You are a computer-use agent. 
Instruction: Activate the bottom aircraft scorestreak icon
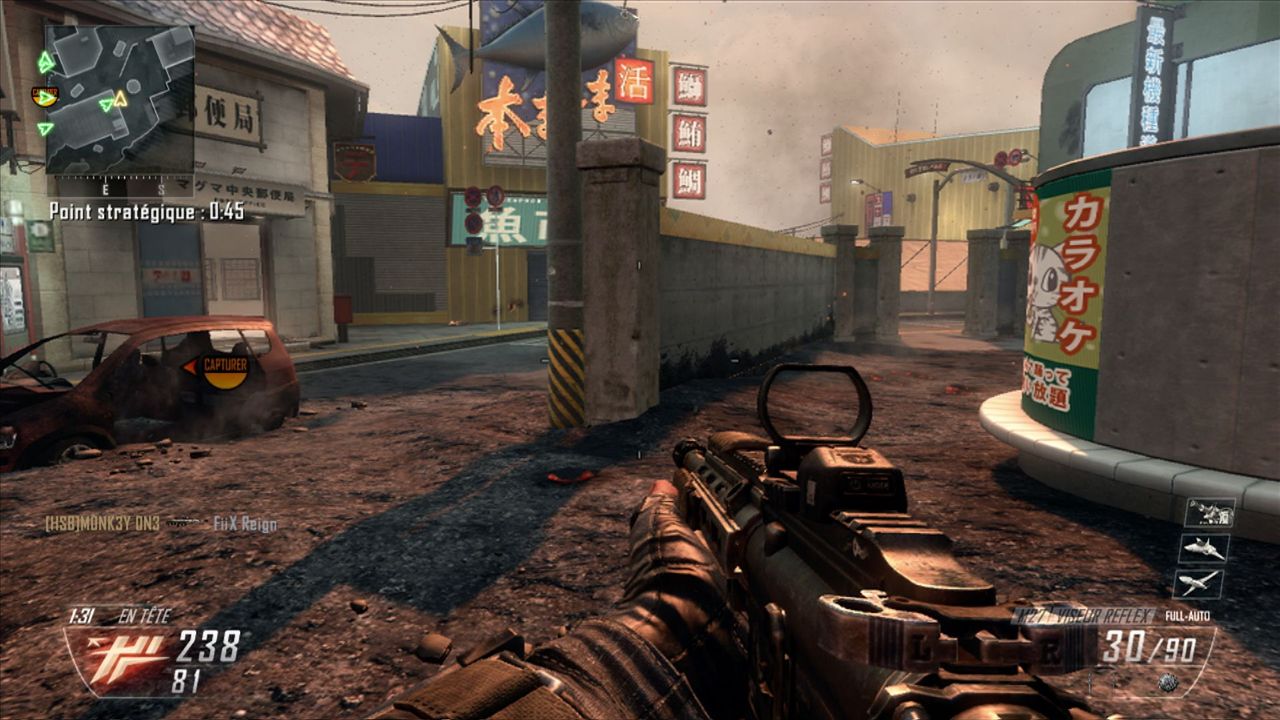[1198, 582]
